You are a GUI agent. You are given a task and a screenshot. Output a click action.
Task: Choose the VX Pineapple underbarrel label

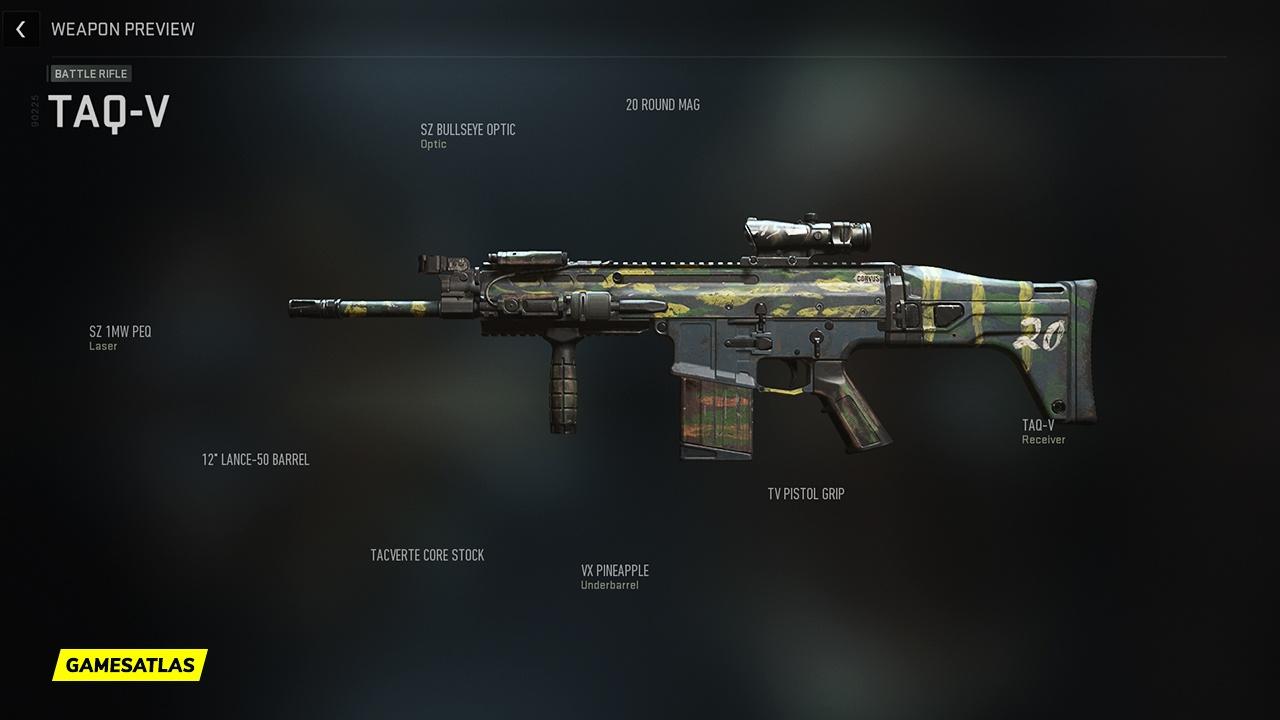[615, 571]
